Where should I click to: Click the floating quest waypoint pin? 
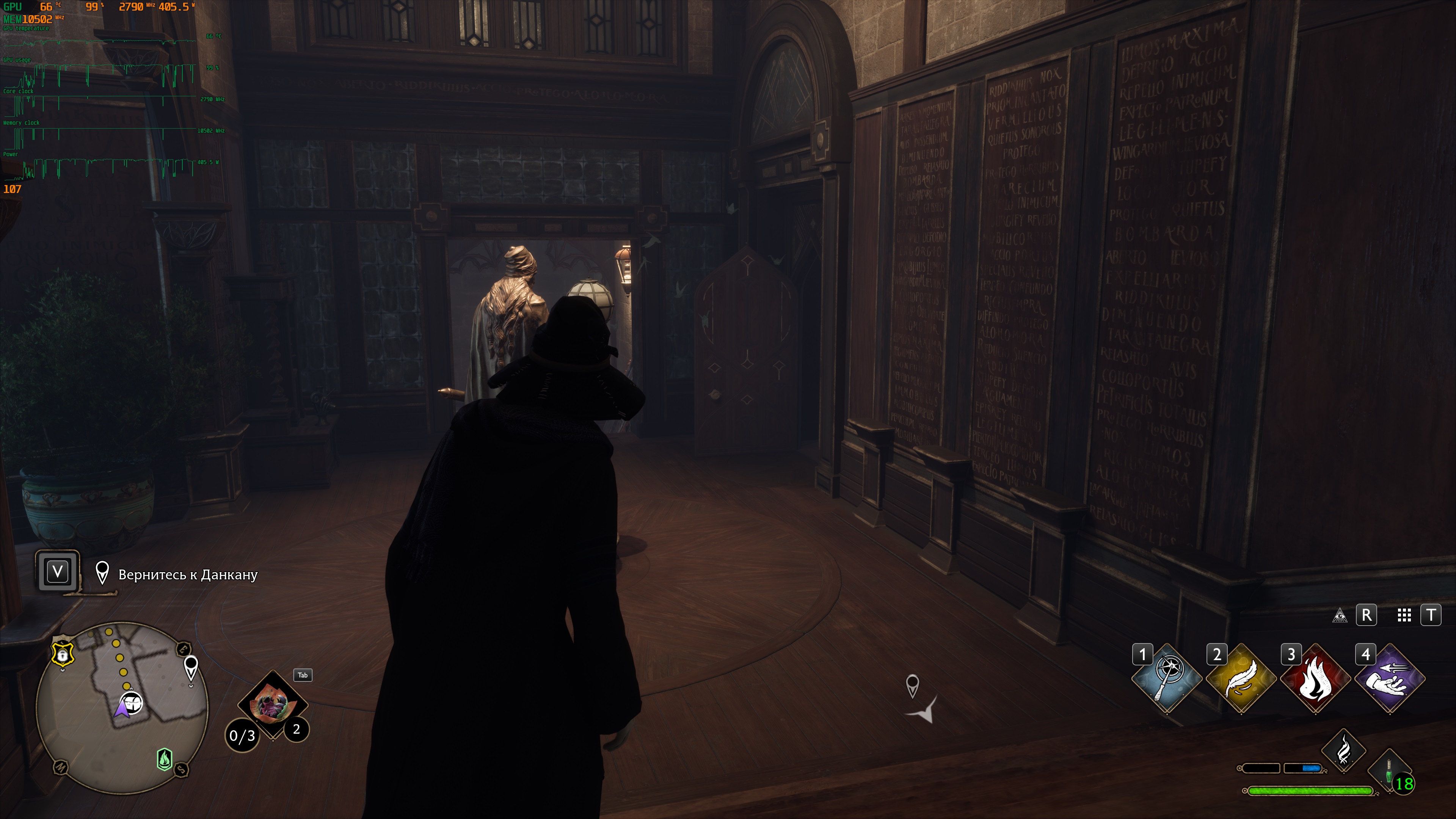point(912,685)
